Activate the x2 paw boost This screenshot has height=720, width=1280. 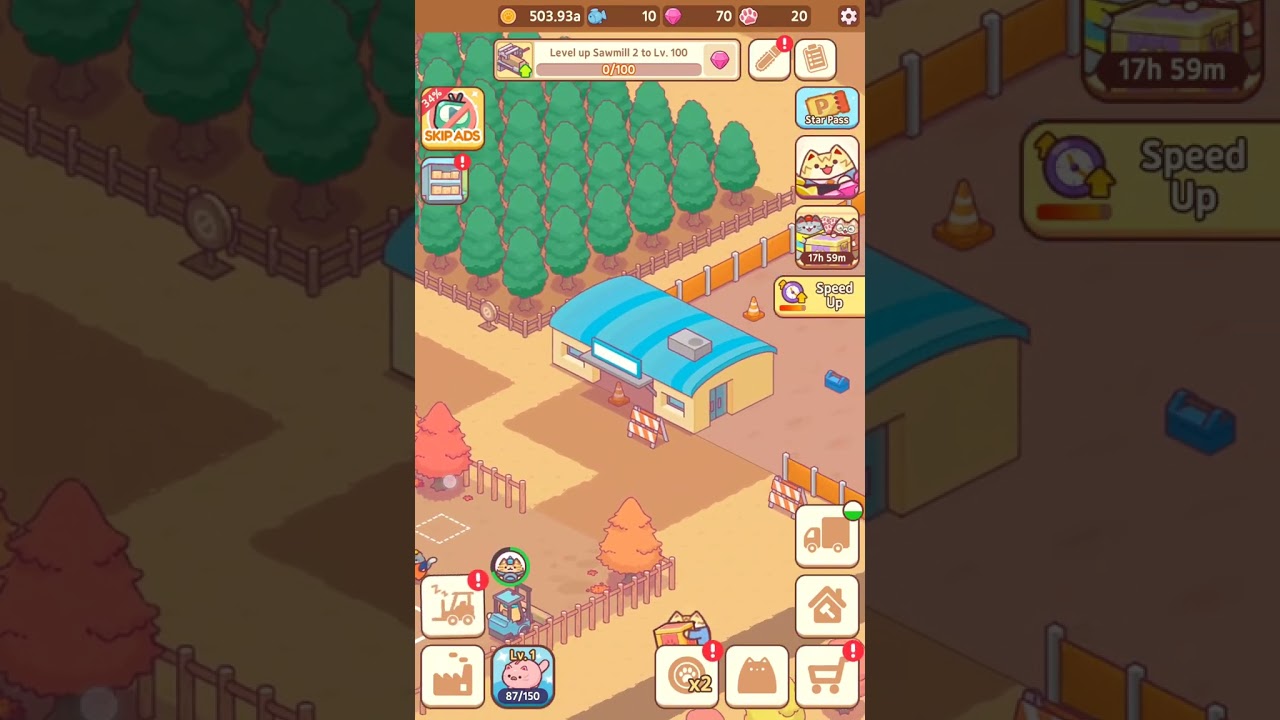[687, 677]
